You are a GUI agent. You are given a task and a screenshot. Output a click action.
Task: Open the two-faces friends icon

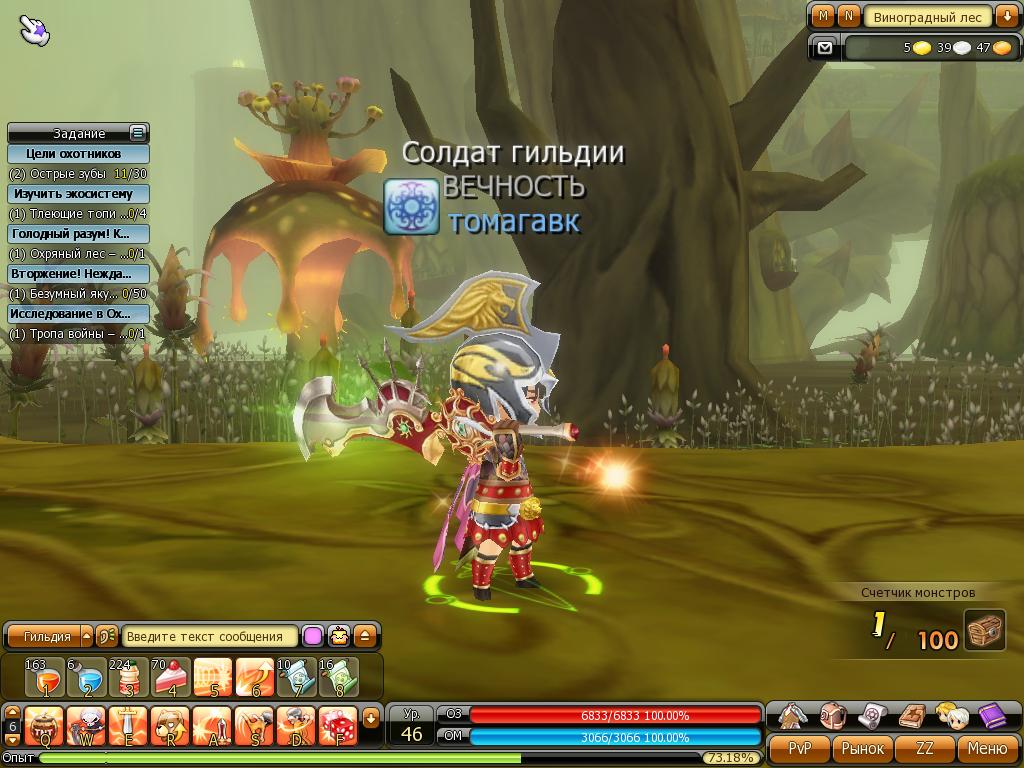pos(951,716)
